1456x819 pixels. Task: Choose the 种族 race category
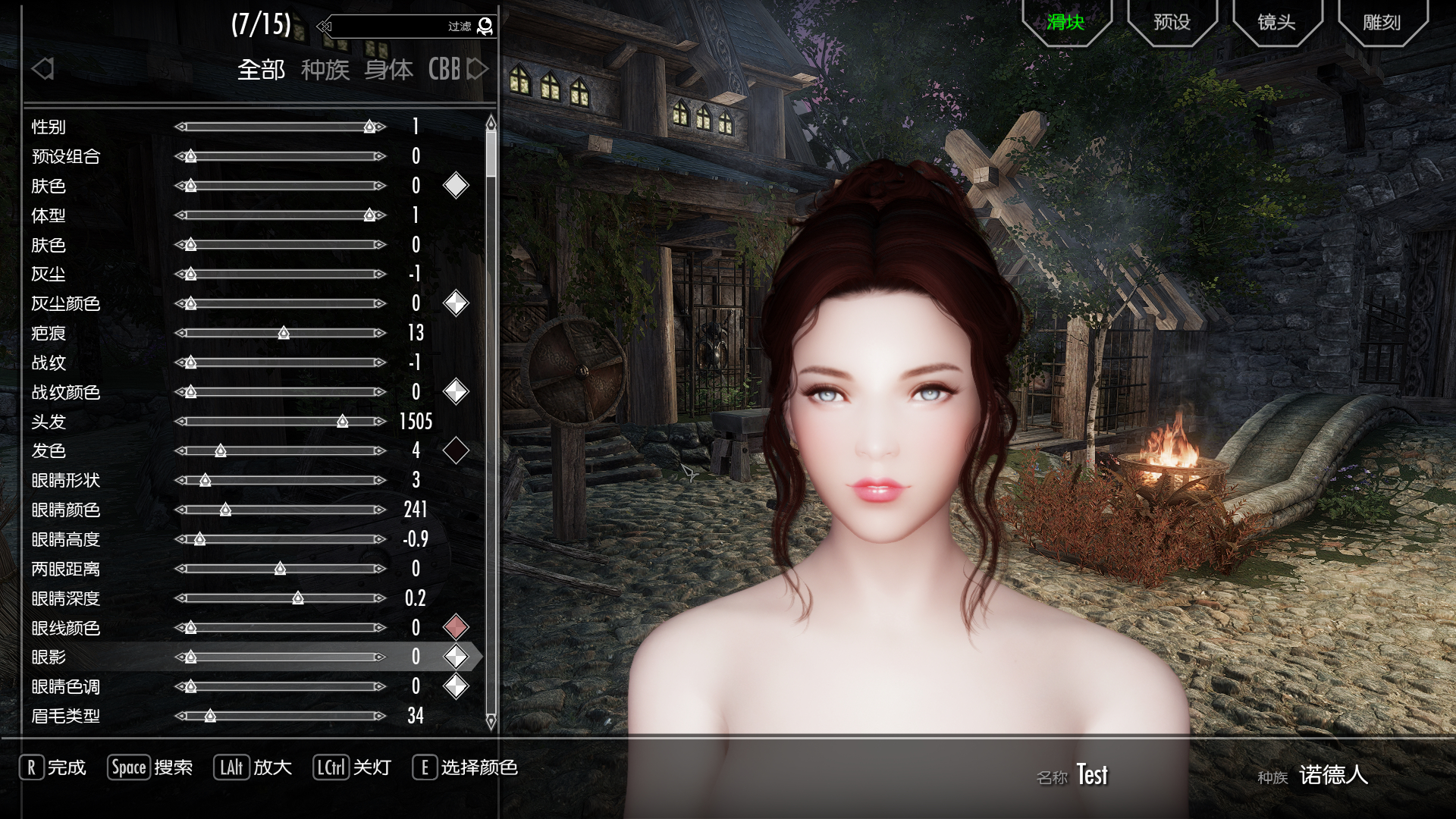(x=325, y=70)
